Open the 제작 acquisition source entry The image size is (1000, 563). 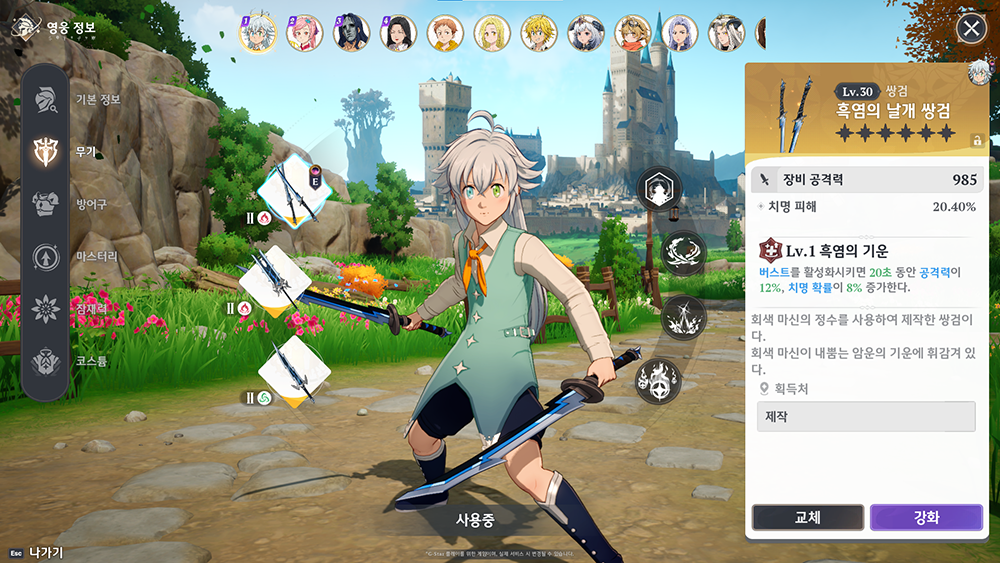click(x=866, y=416)
